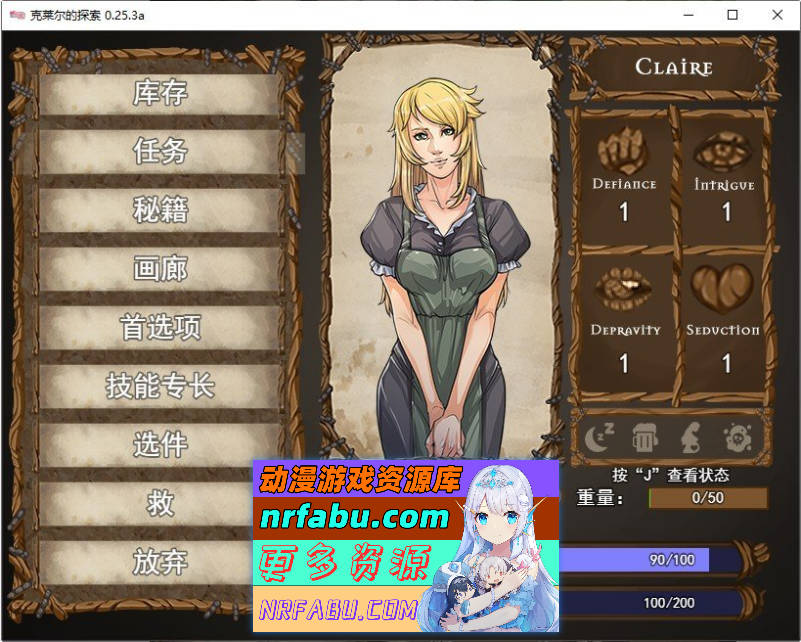
Task: Select 放弃 to quit
Action: [160, 562]
